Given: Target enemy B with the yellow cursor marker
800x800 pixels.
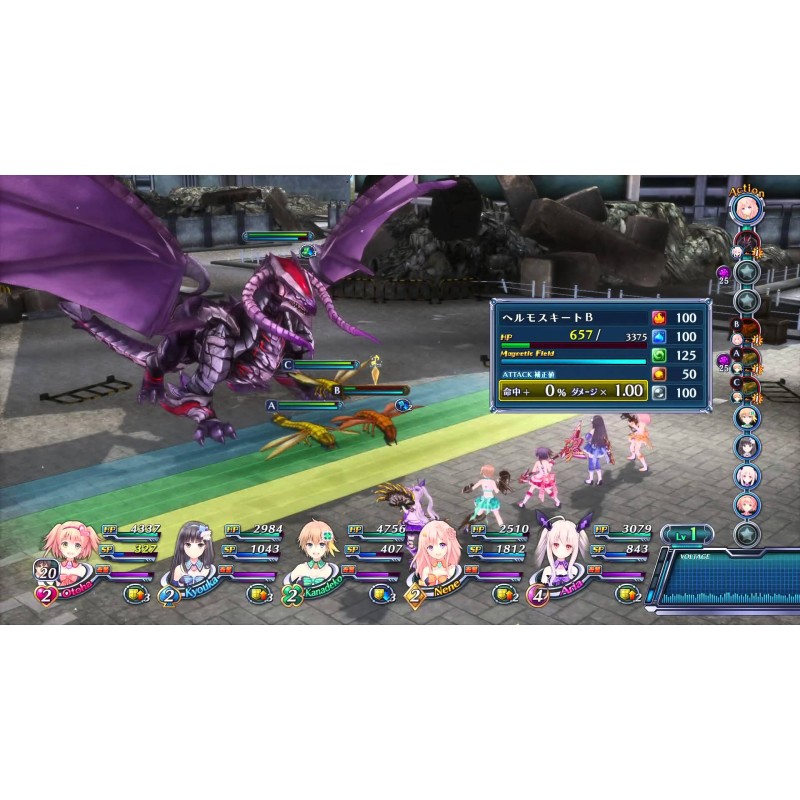Looking at the screenshot, I should click(x=376, y=368).
